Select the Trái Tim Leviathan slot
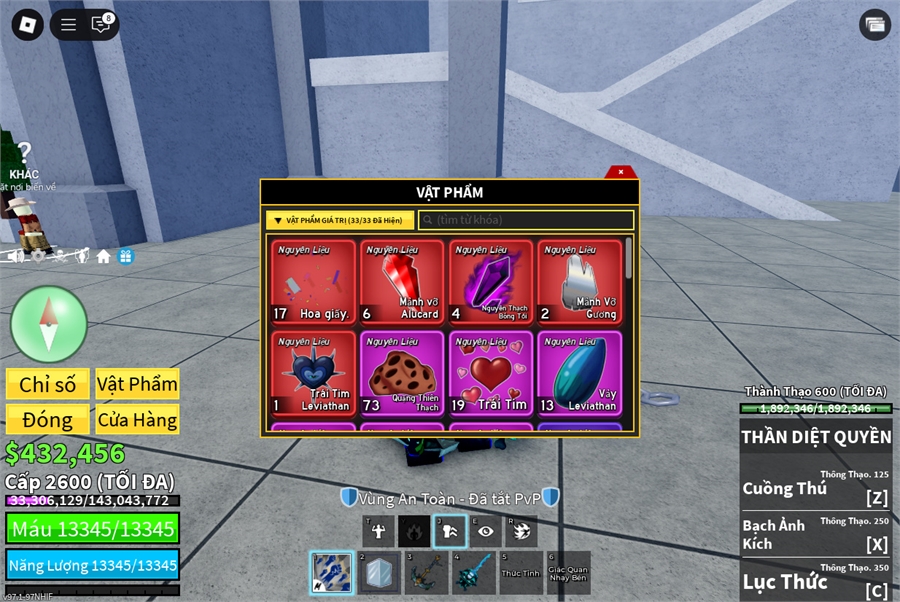The height and width of the screenshot is (602, 900). [x=313, y=373]
